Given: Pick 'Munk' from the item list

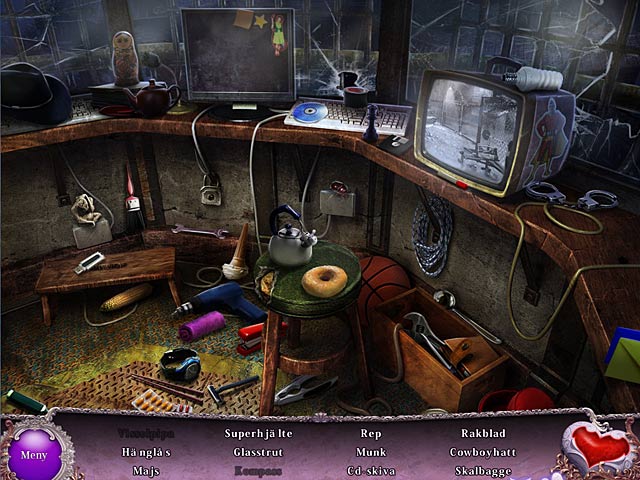Looking at the screenshot, I should tap(371, 452).
